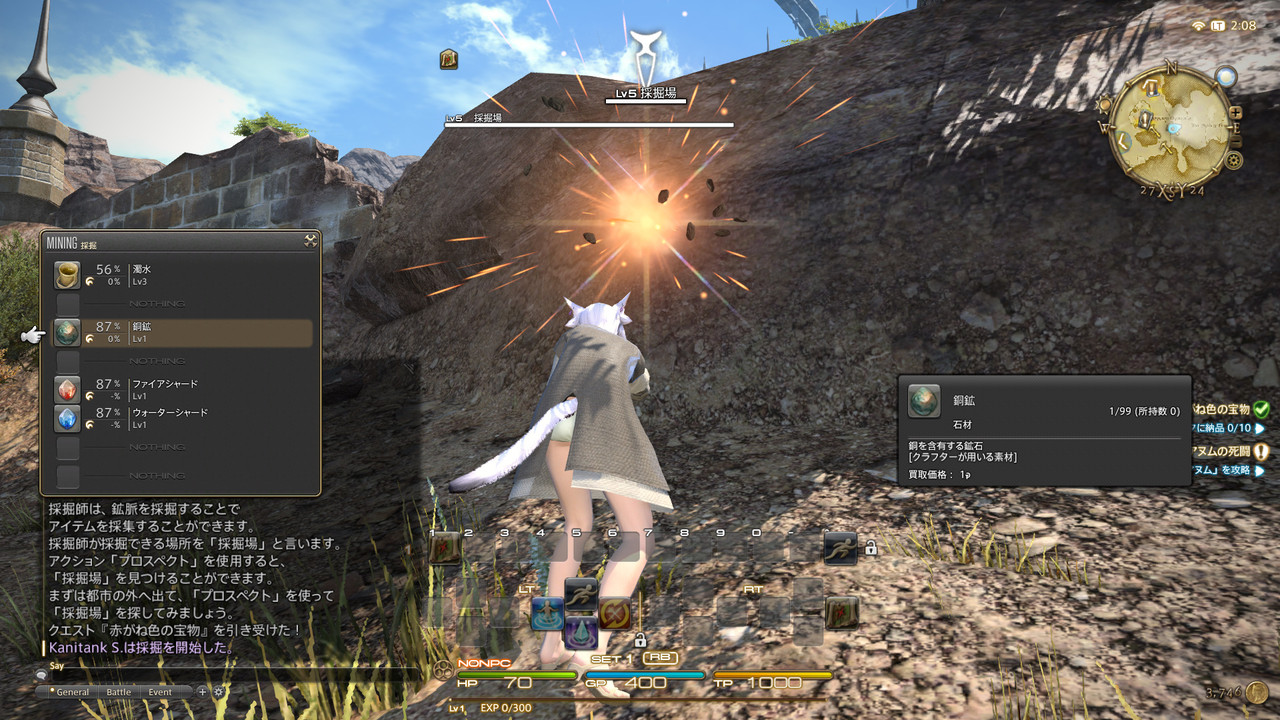The width and height of the screenshot is (1280, 720).
Task: Select the Sprint action on the hotbar
Action: click(x=842, y=548)
